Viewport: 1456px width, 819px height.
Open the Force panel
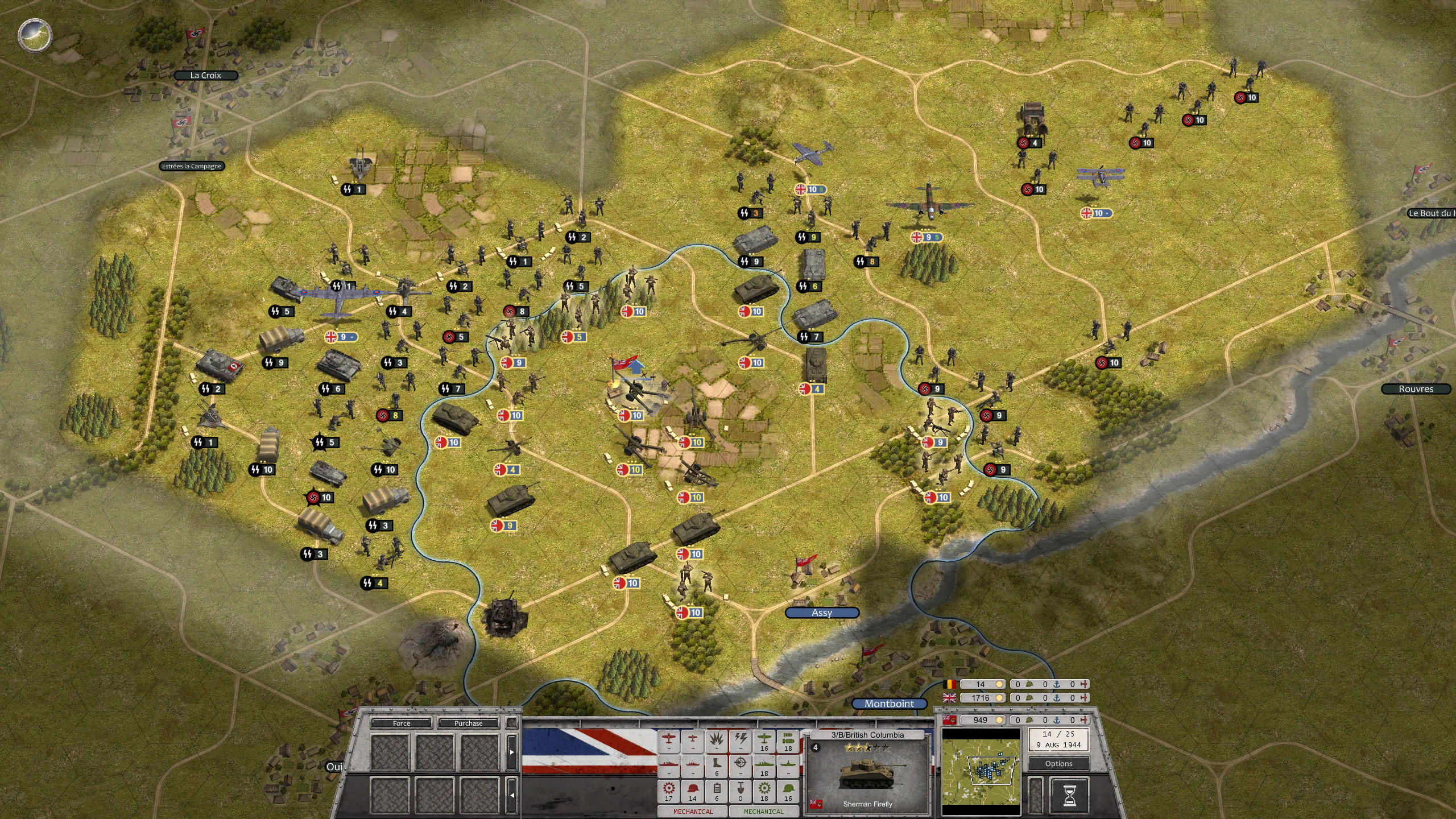coord(402,723)
